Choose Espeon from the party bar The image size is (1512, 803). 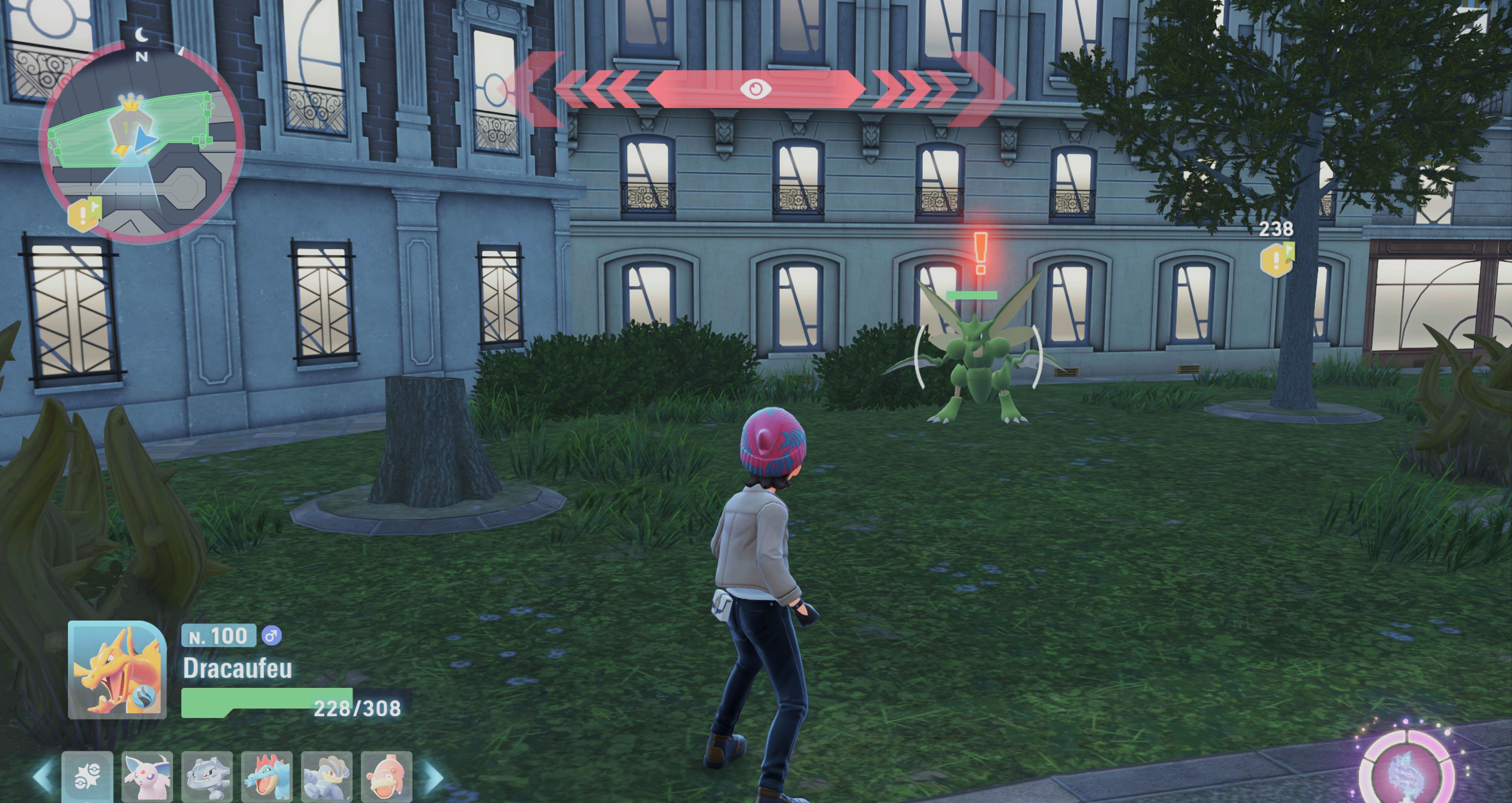tap(147, 776)
